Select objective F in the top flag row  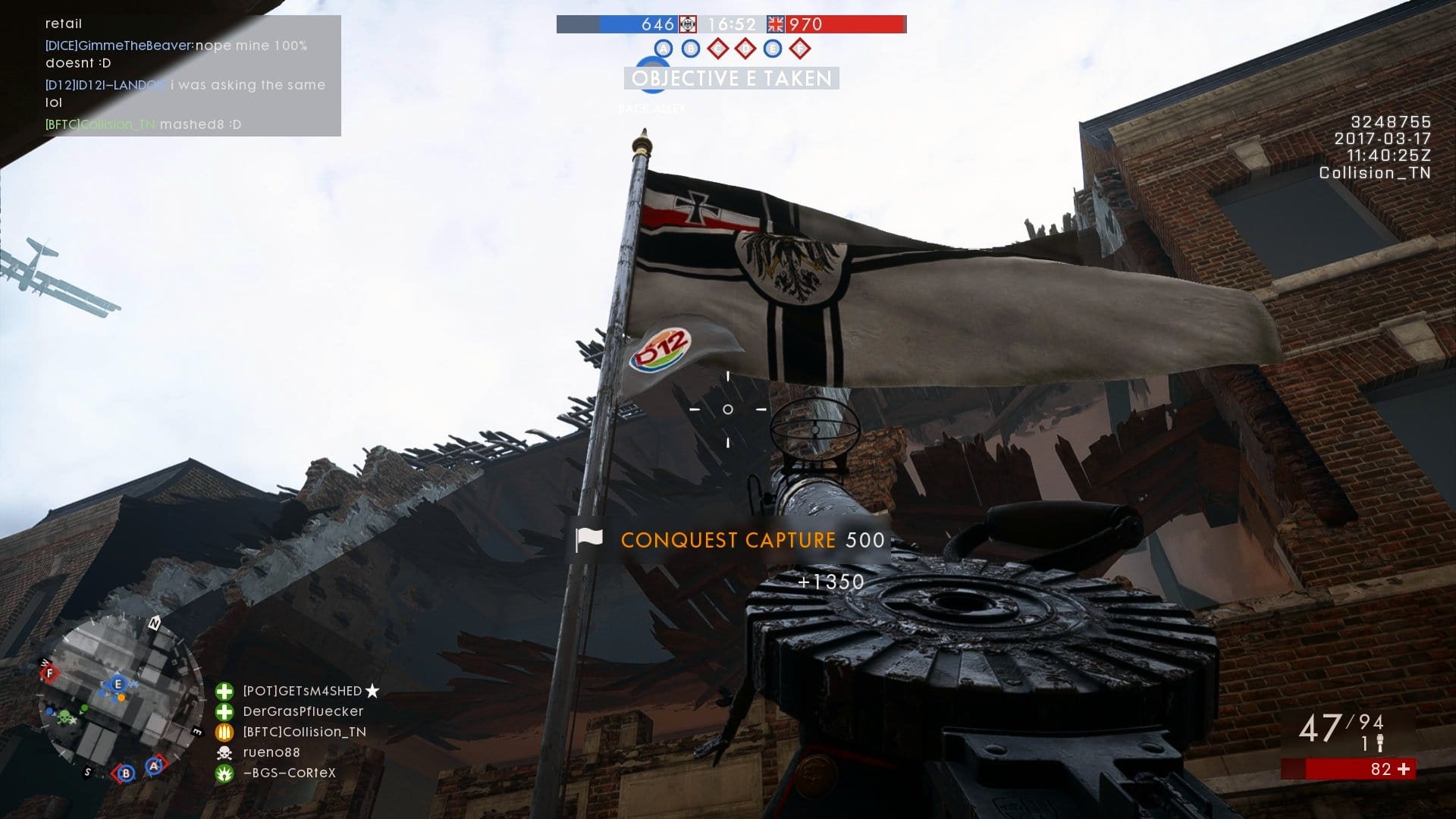(799, 49)
